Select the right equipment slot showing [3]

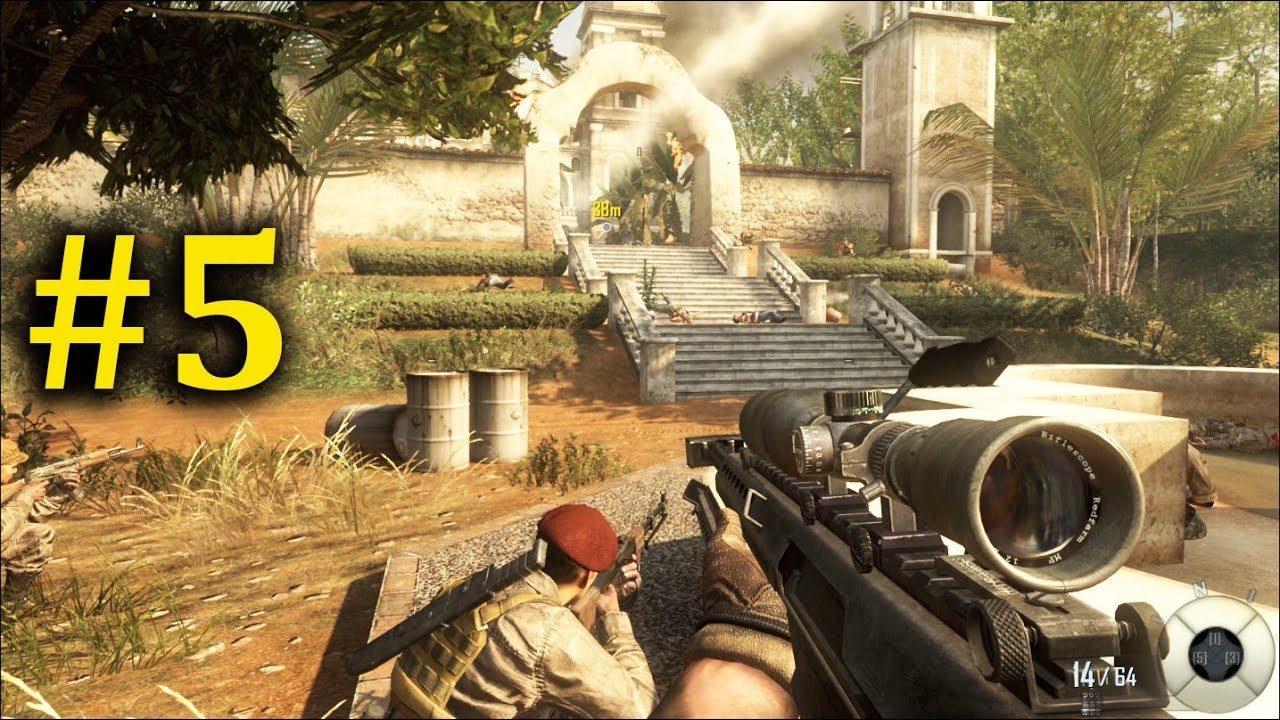coord(1232,657)
